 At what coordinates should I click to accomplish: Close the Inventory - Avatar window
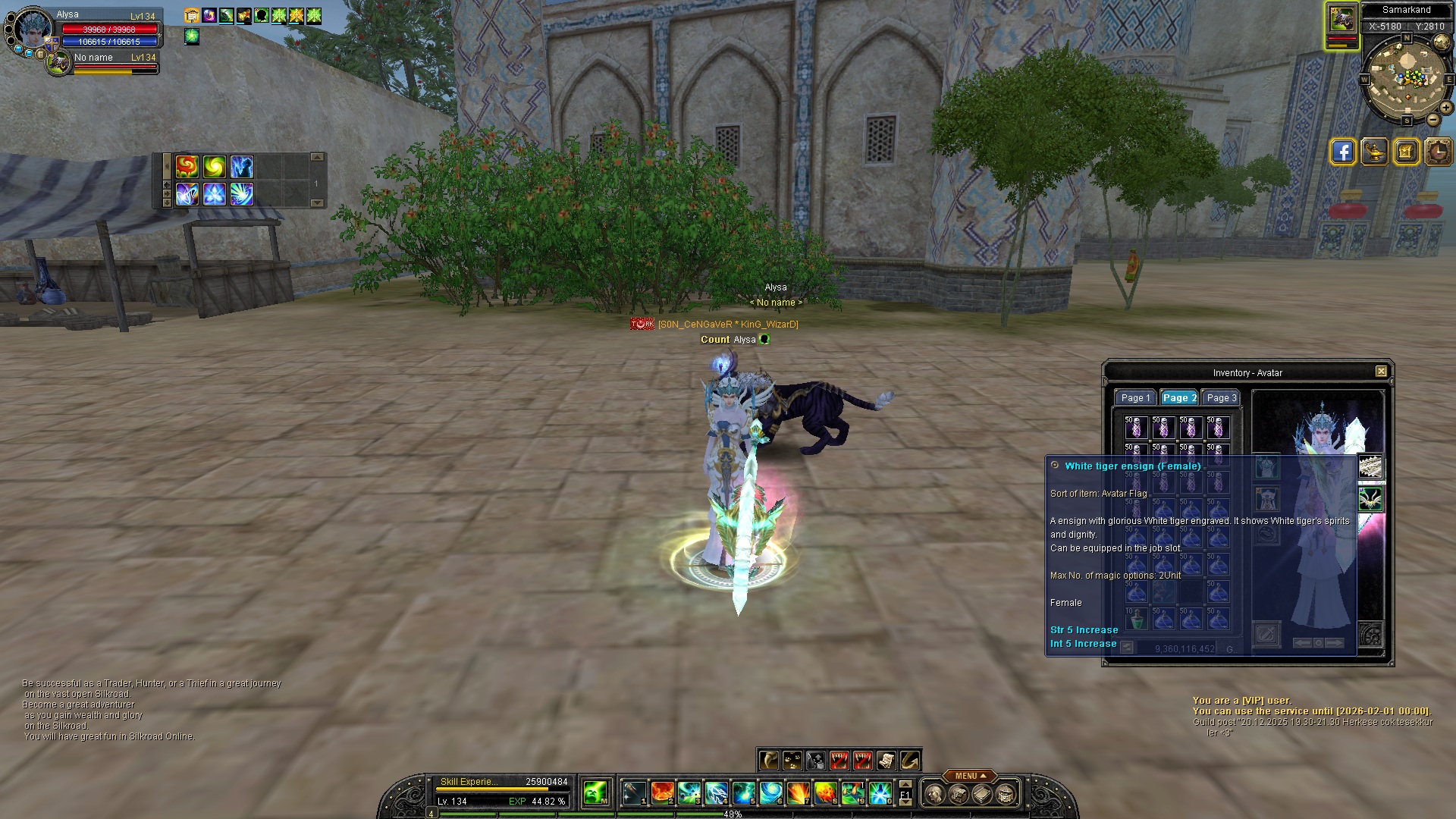click(x=1381, y=372)
